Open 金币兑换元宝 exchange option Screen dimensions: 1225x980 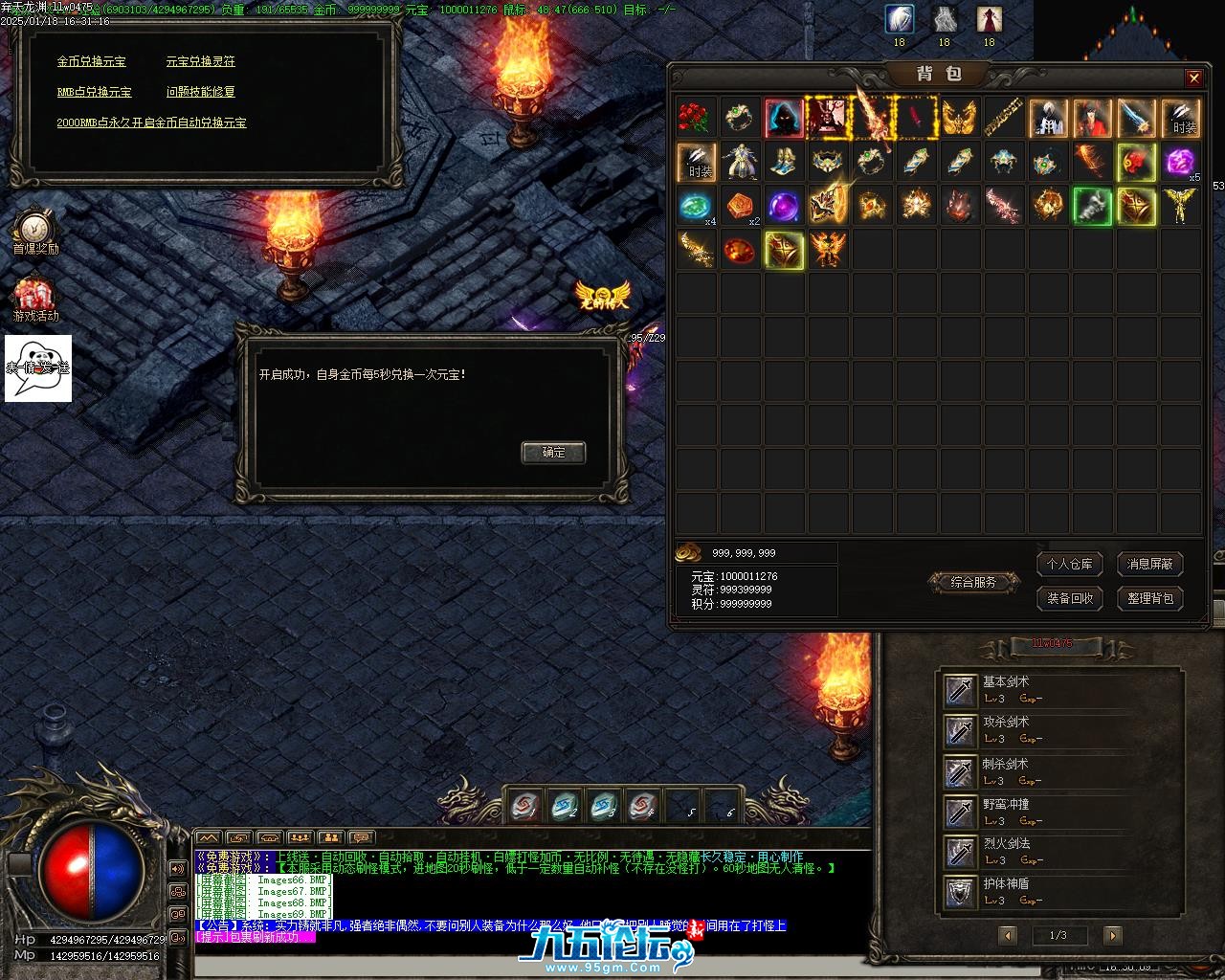click(x=91, y=61)
